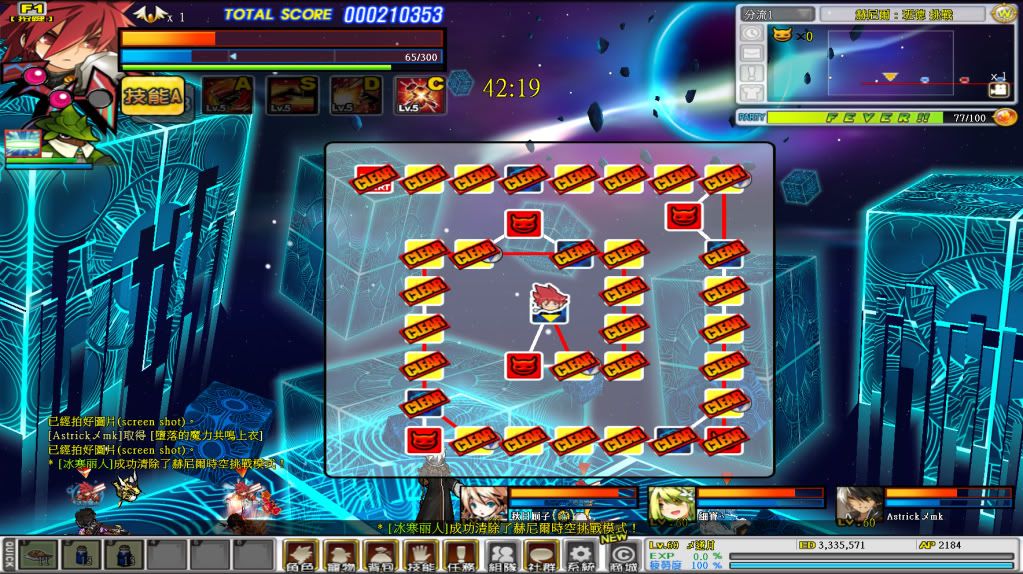Select the red devil boss room above center

point(523,222)
